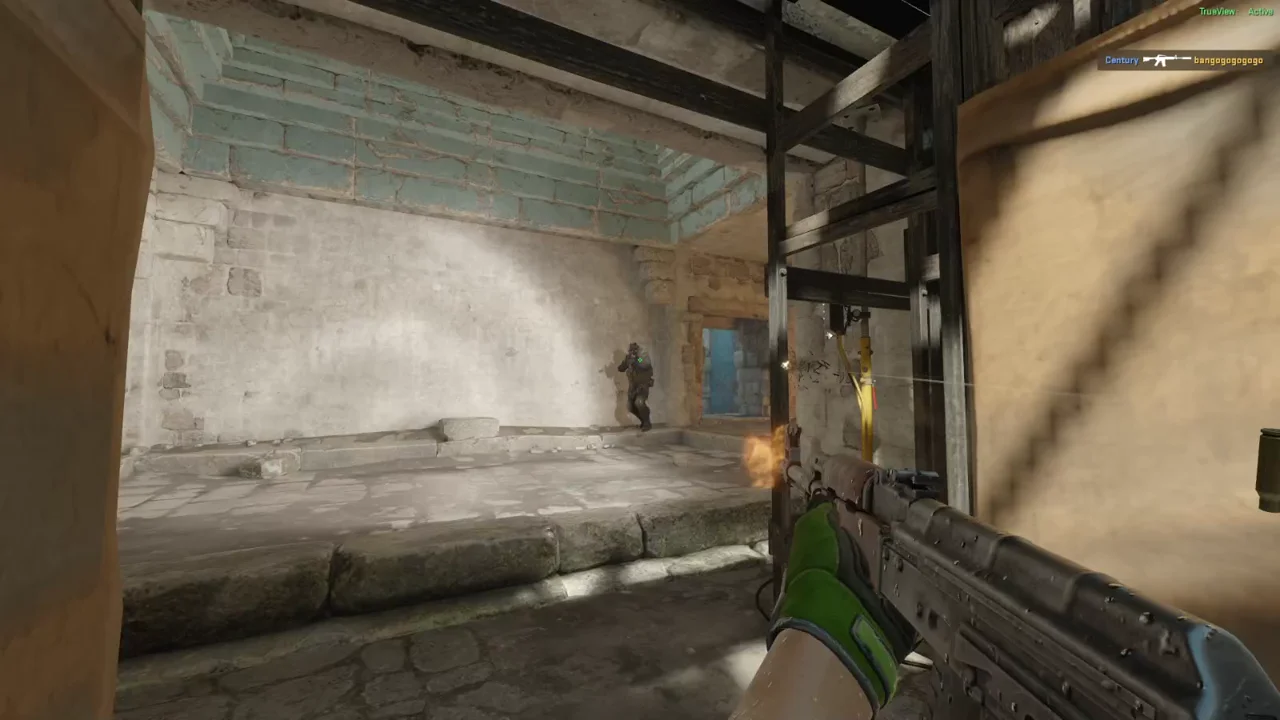Click the green TrueView status icon
This screenshot has height=720, width=1280.
(x=1217, y=11)
